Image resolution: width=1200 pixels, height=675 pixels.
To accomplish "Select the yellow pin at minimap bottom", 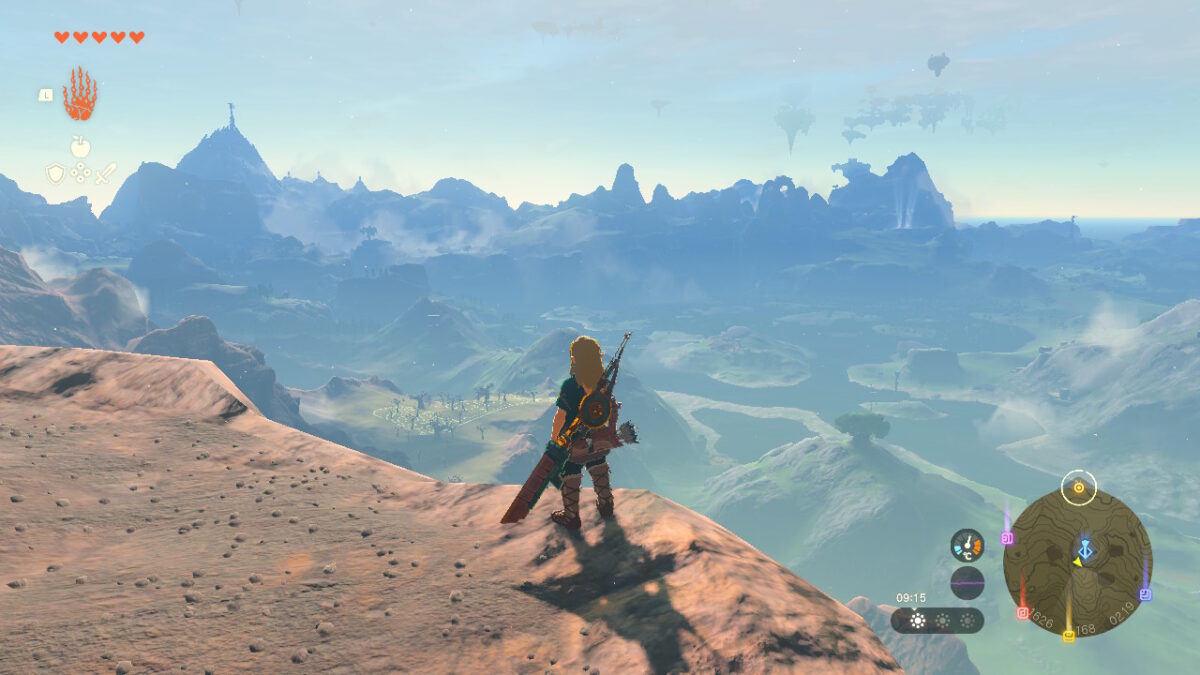I will coord(1068,634).
